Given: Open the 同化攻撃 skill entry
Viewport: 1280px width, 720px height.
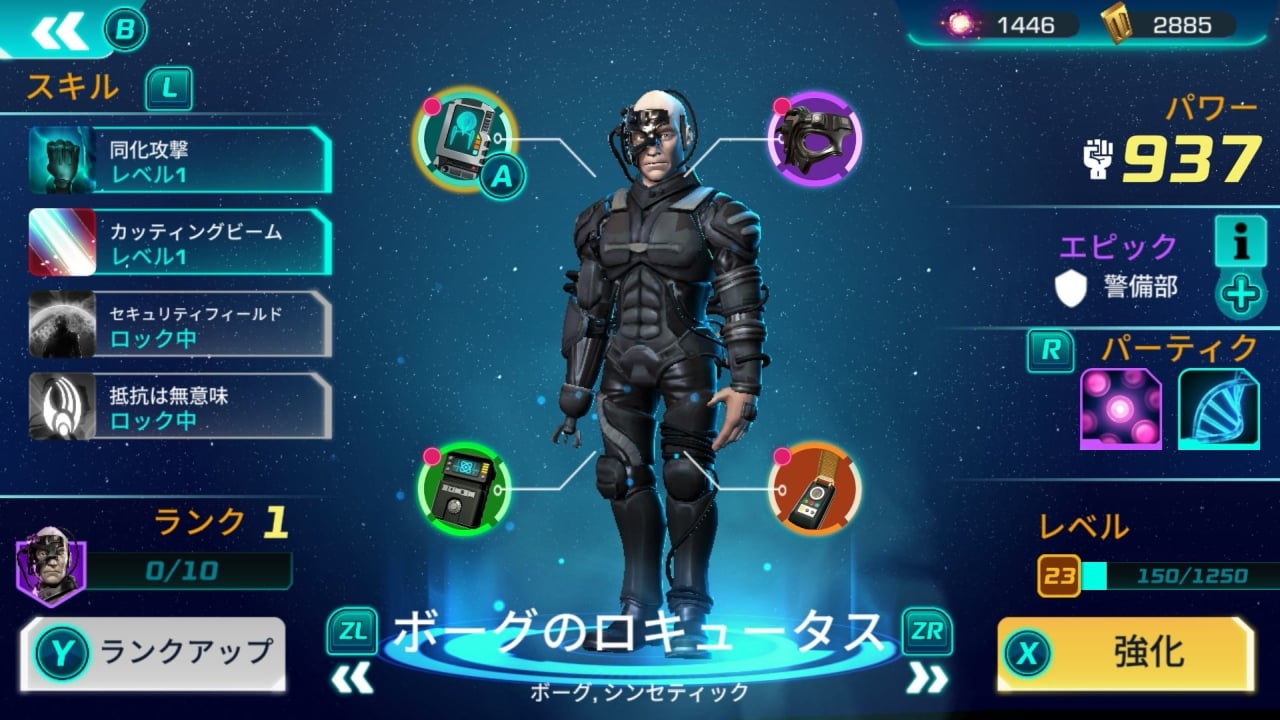Looking at the screenshot, I should (x=180, y=161).
